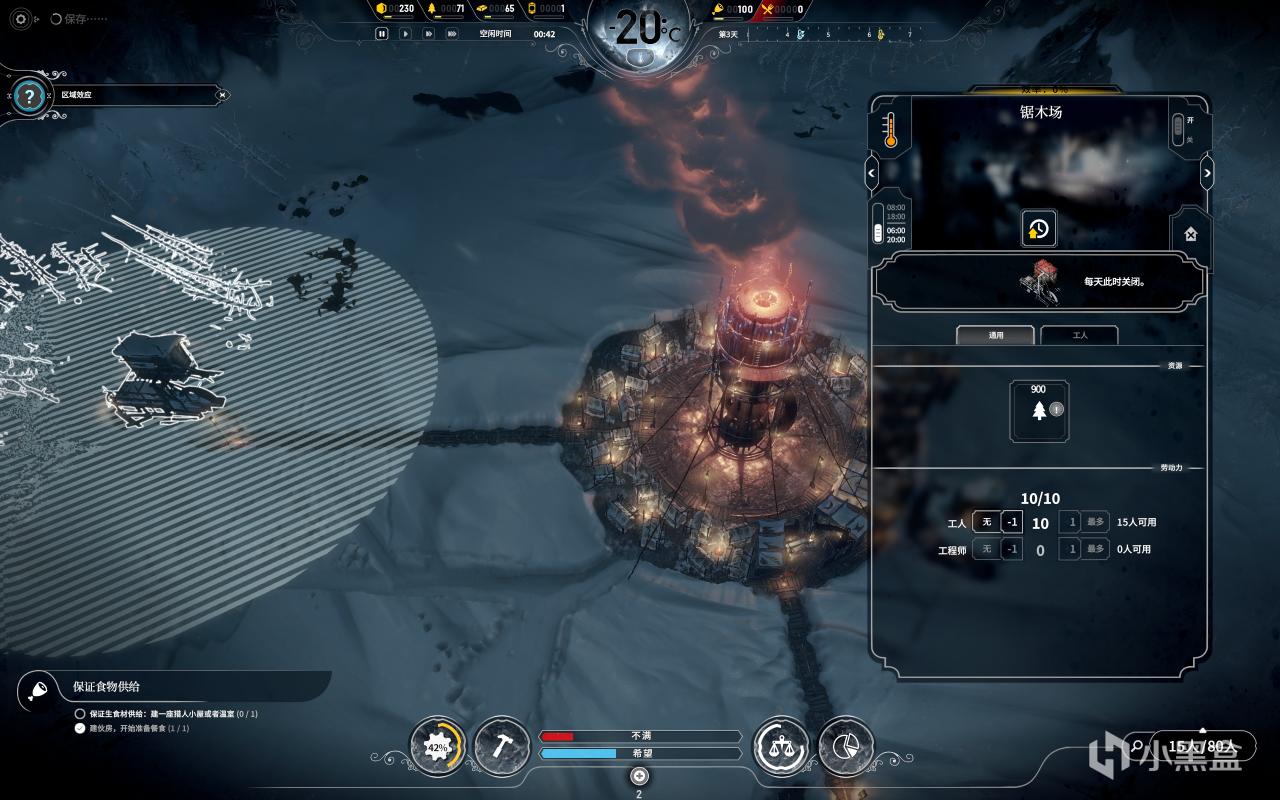Viewport: 1280px width, 800px height.
Task: Open the economy pie chart overview
Action: [846, 746]
